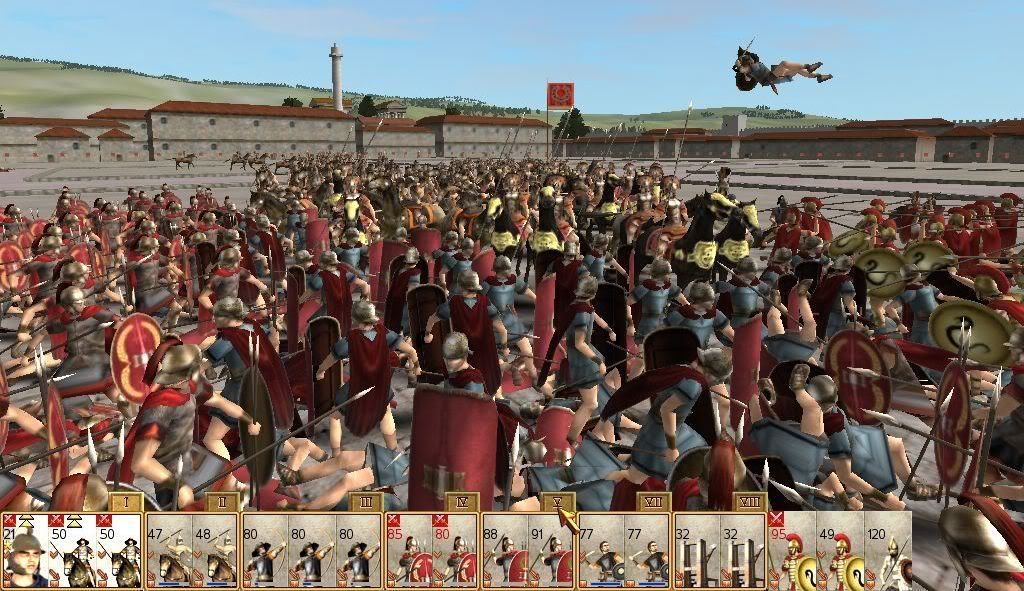
Task: Select the general's bodyguard unit card
Action: pyautogui.click(x=24, y=551)
